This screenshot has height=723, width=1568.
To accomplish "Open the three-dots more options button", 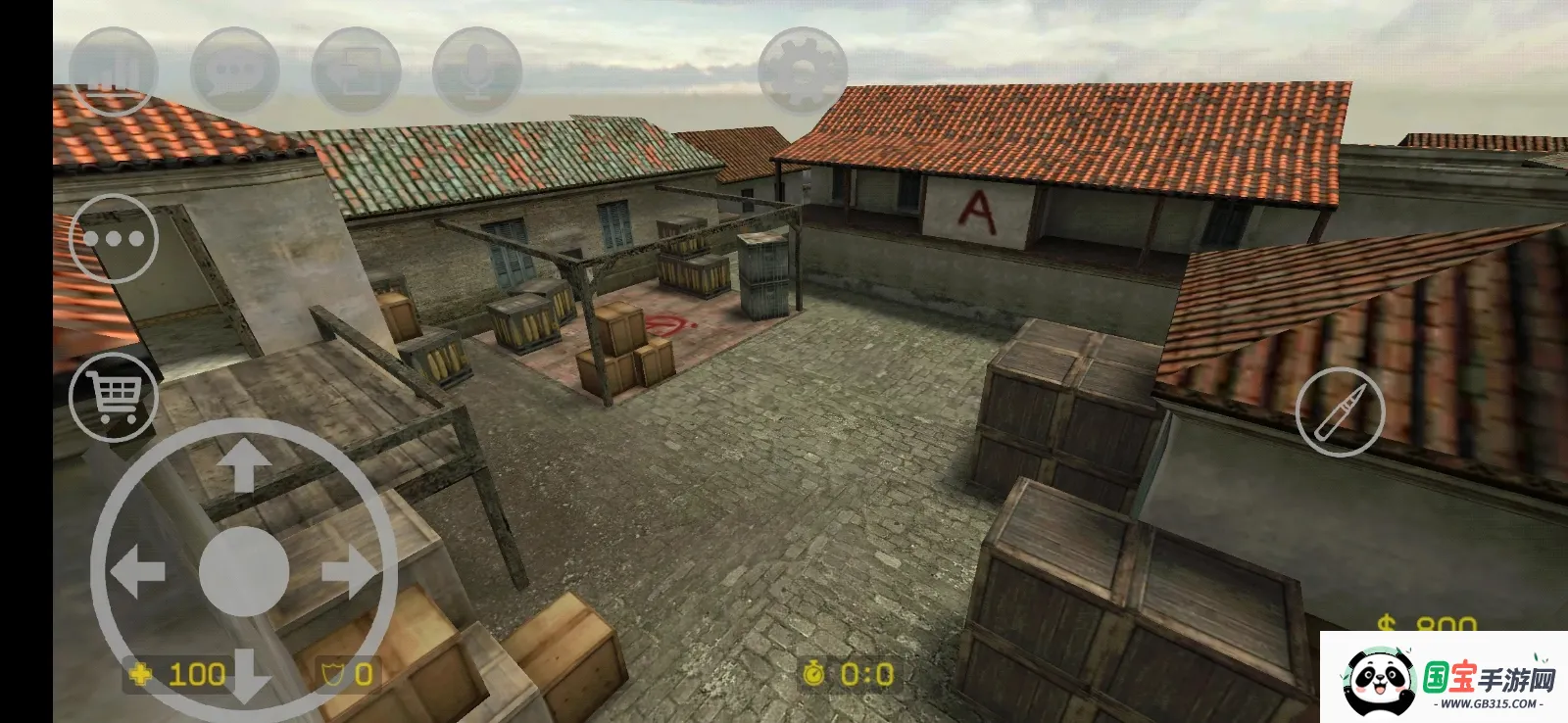I will click(114, 238).
